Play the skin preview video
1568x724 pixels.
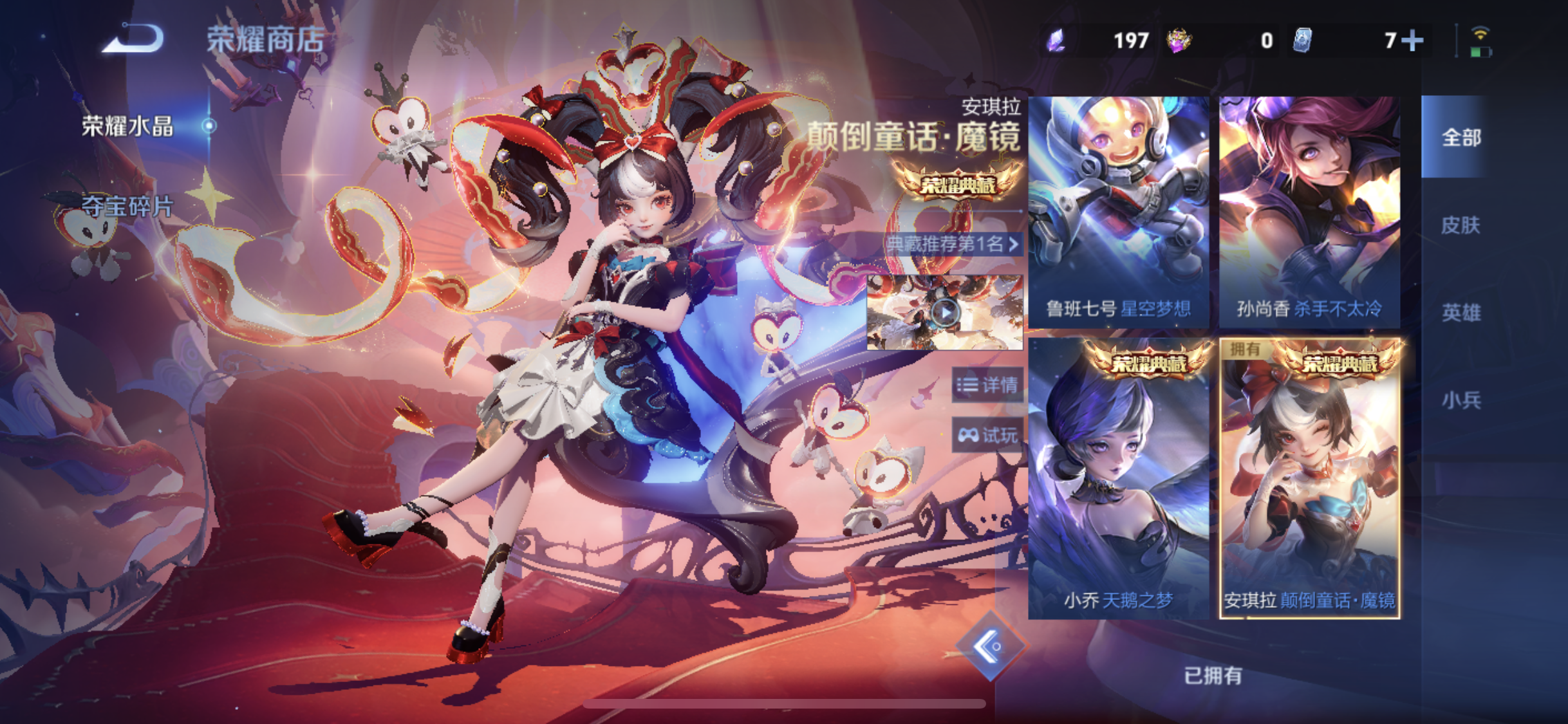pyautogui.click(x=944, y=311)
